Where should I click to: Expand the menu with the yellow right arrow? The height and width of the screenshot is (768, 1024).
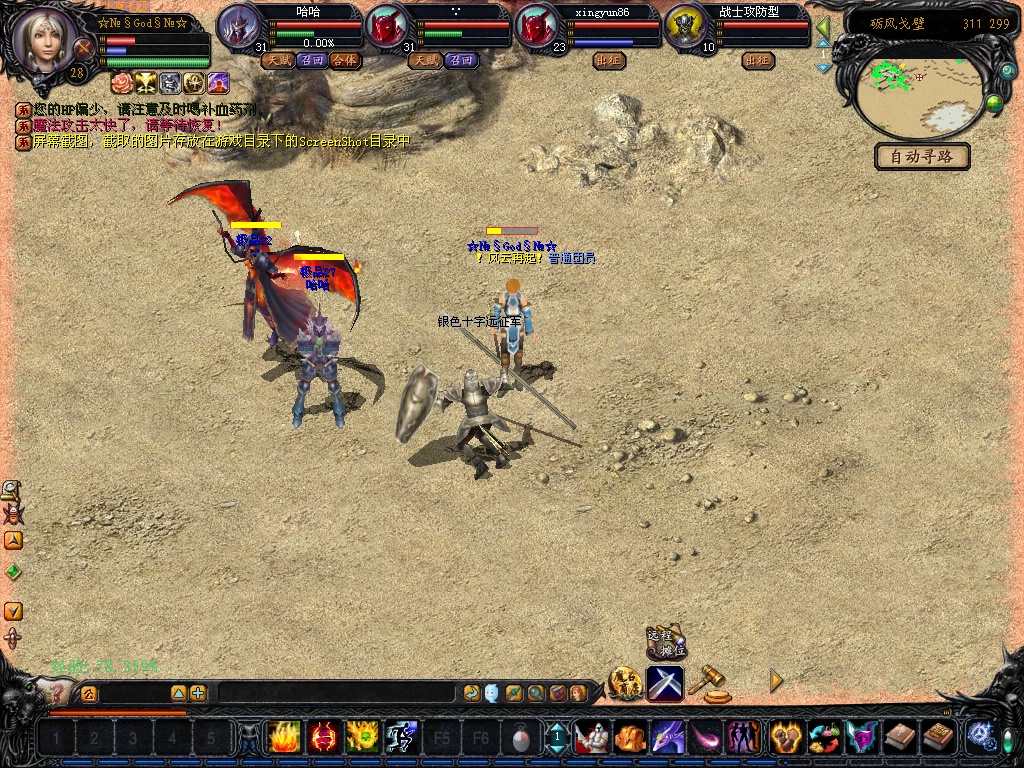tap(776, 681)
